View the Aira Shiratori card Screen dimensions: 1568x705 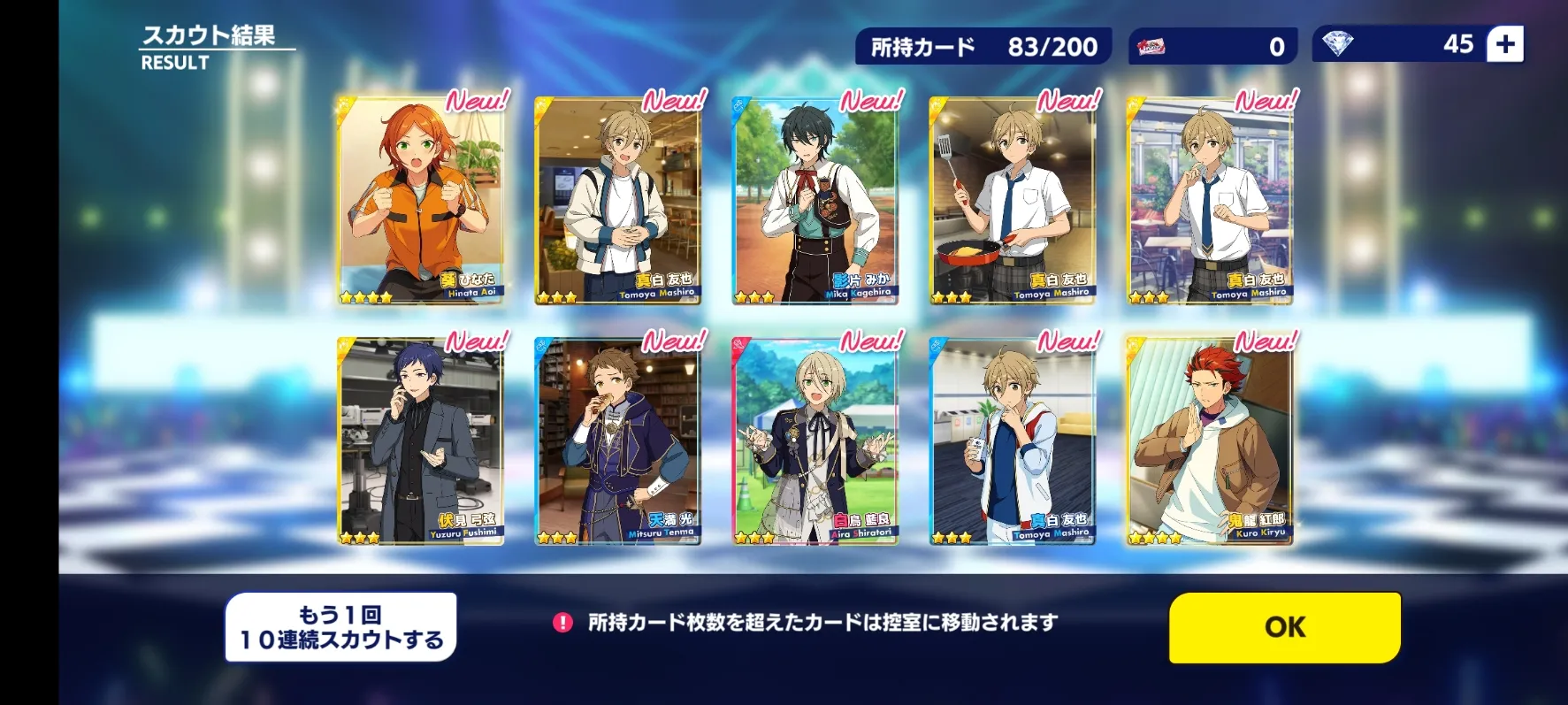(815, 441)
